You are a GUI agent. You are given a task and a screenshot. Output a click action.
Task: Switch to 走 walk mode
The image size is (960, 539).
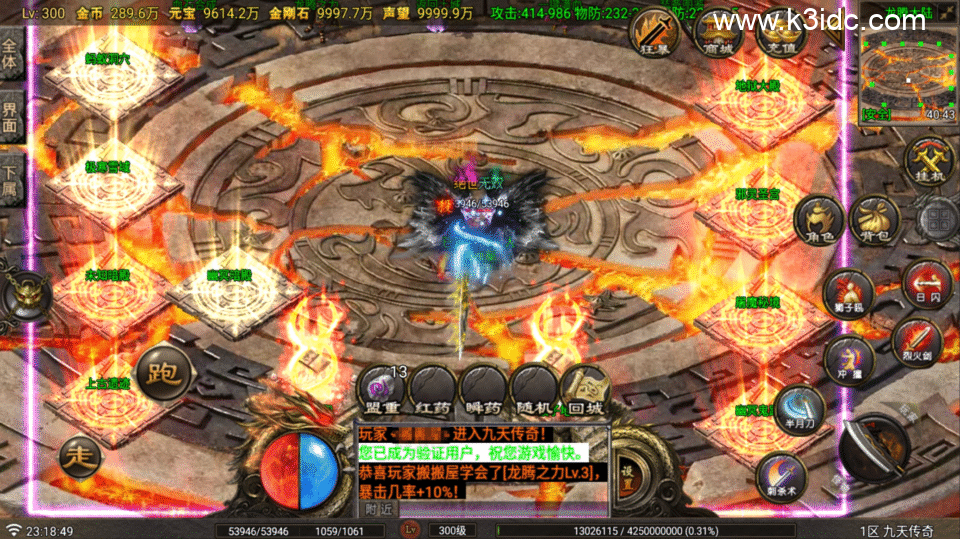pos(80,457)
